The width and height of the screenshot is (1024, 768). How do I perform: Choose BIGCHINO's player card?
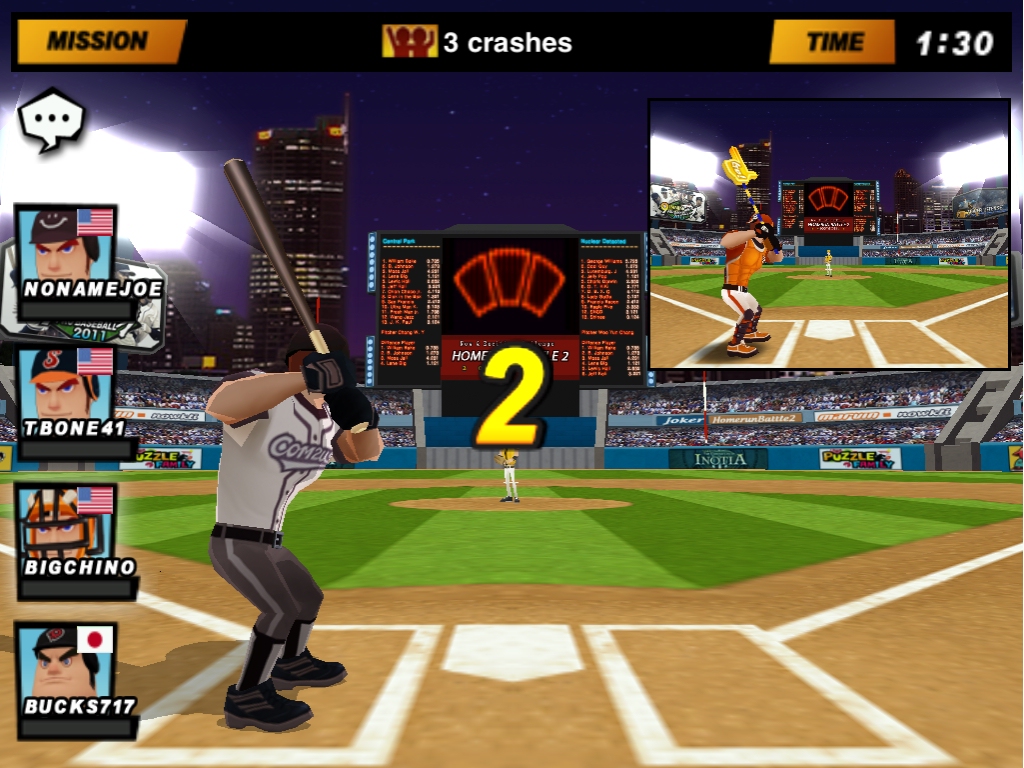[x=66, y=532]
